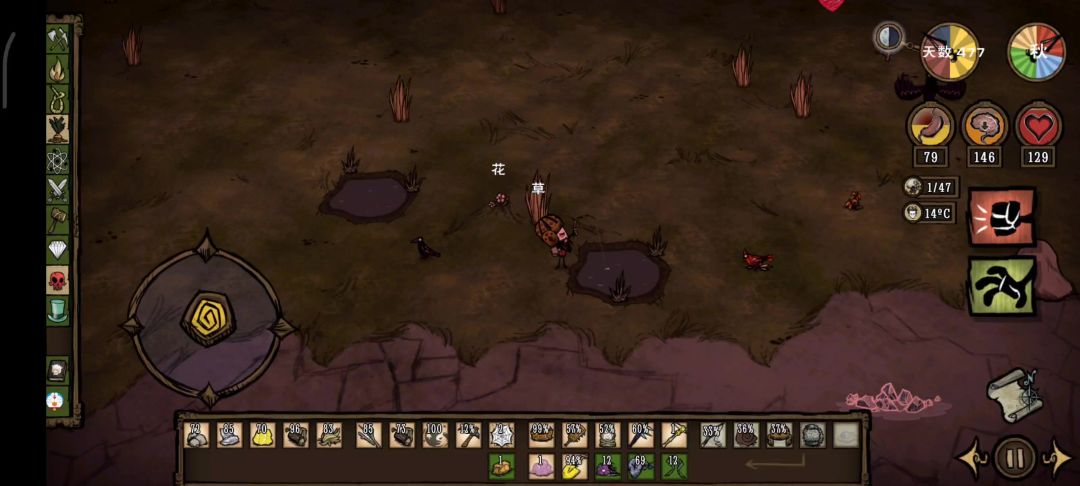The height and width of the screenshot is (486, 1080).
Task: Click the virtual joystick center
Action: 207,319
